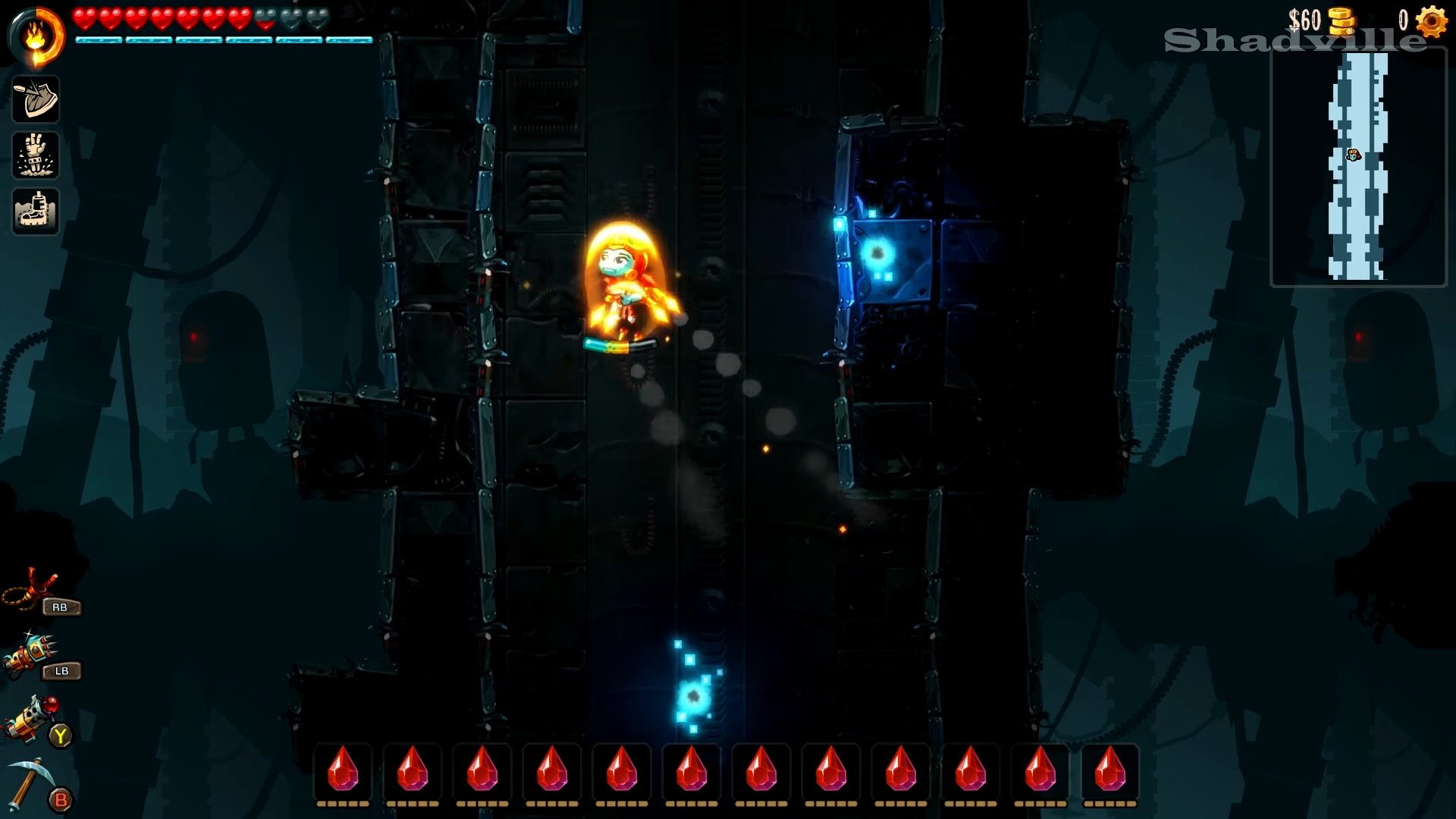Select the shovel artifact icon

(x=36, y=99)
